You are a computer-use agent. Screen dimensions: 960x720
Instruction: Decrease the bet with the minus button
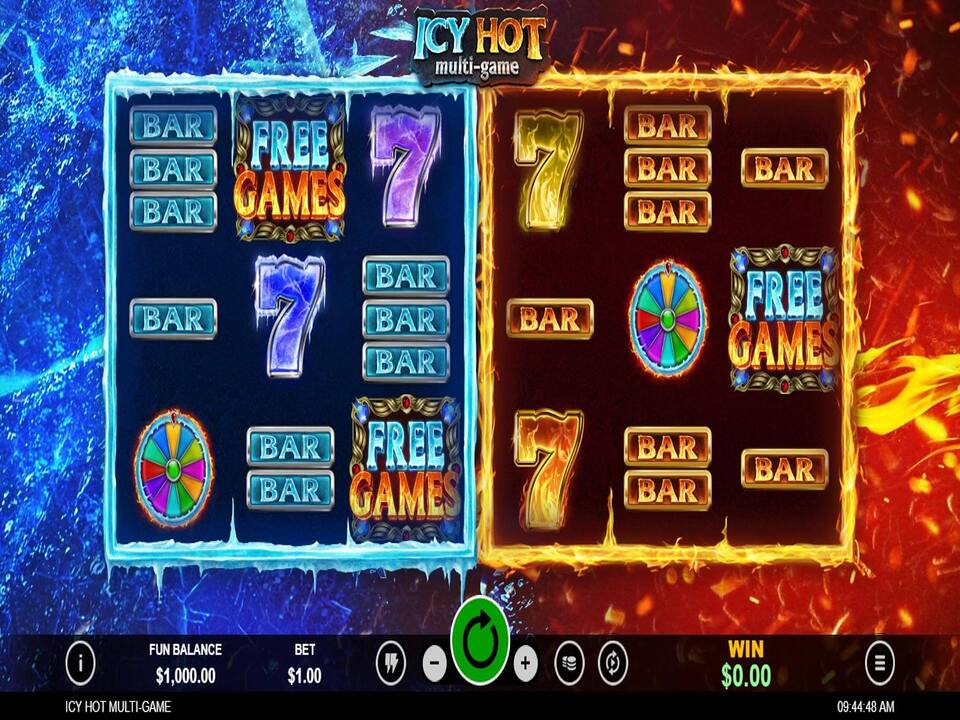click(434, 662)
